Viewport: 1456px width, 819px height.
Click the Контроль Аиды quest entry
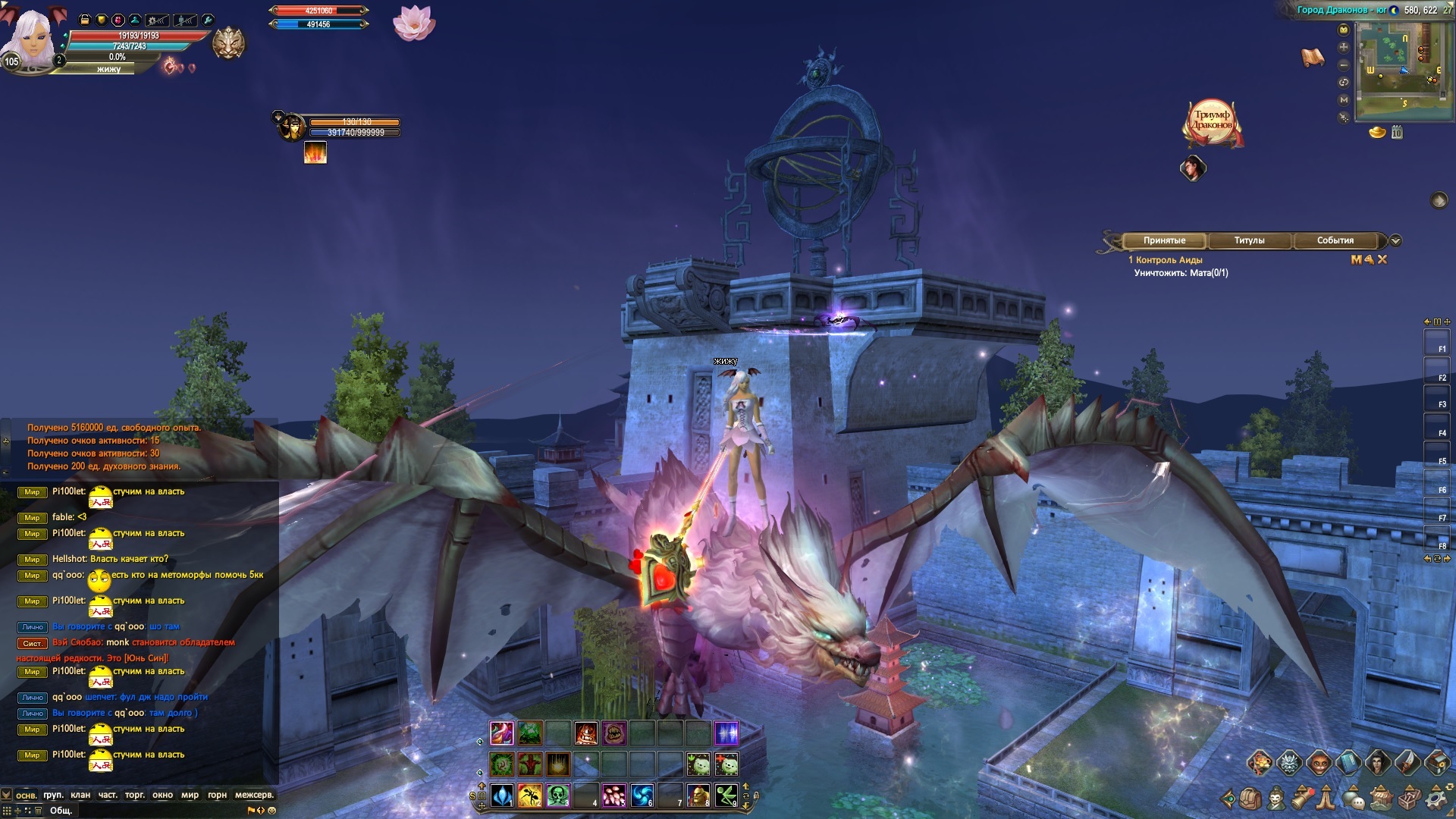(1169, 260)
